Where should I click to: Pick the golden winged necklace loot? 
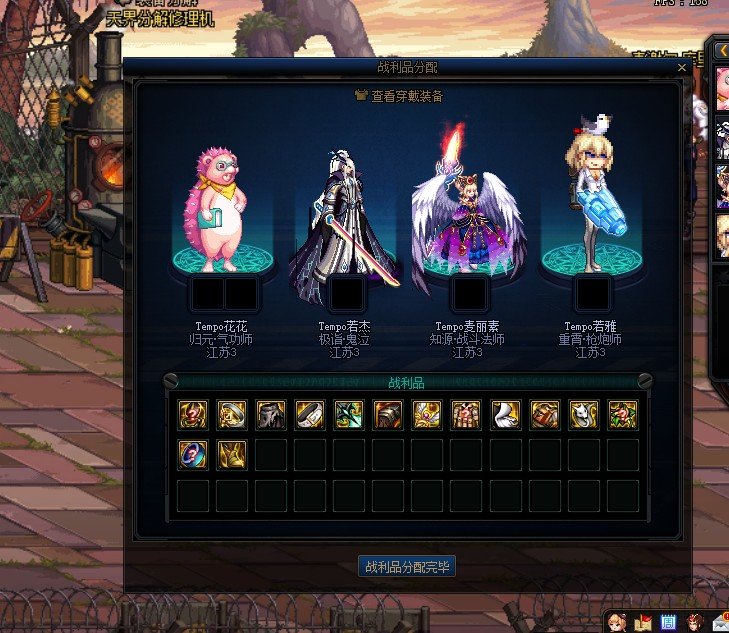427,415
